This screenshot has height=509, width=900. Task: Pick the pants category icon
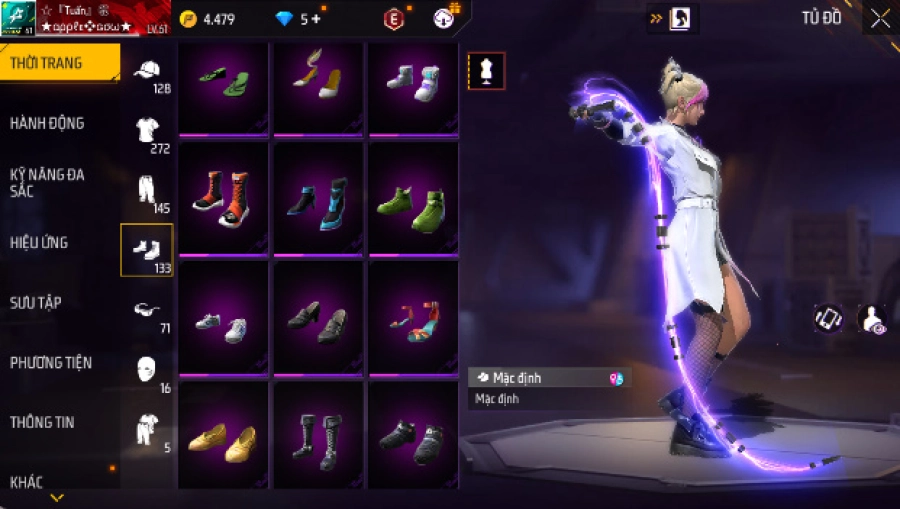pyautogui.click(x=147, y=189)
